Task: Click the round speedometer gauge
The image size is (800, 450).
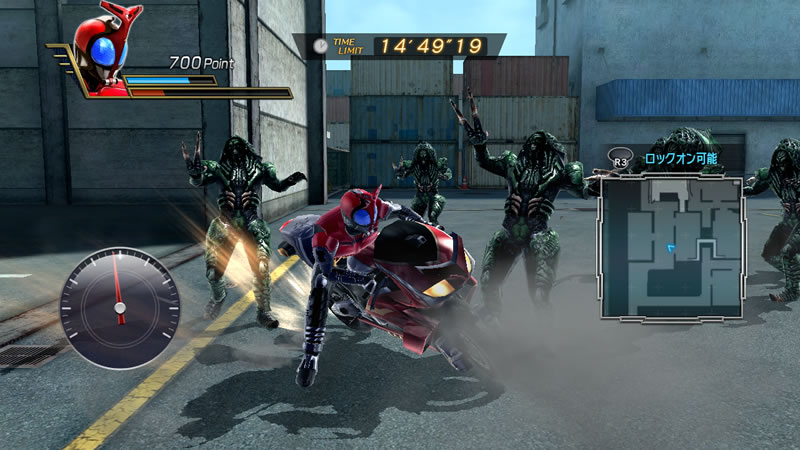Action: point(119,293)
